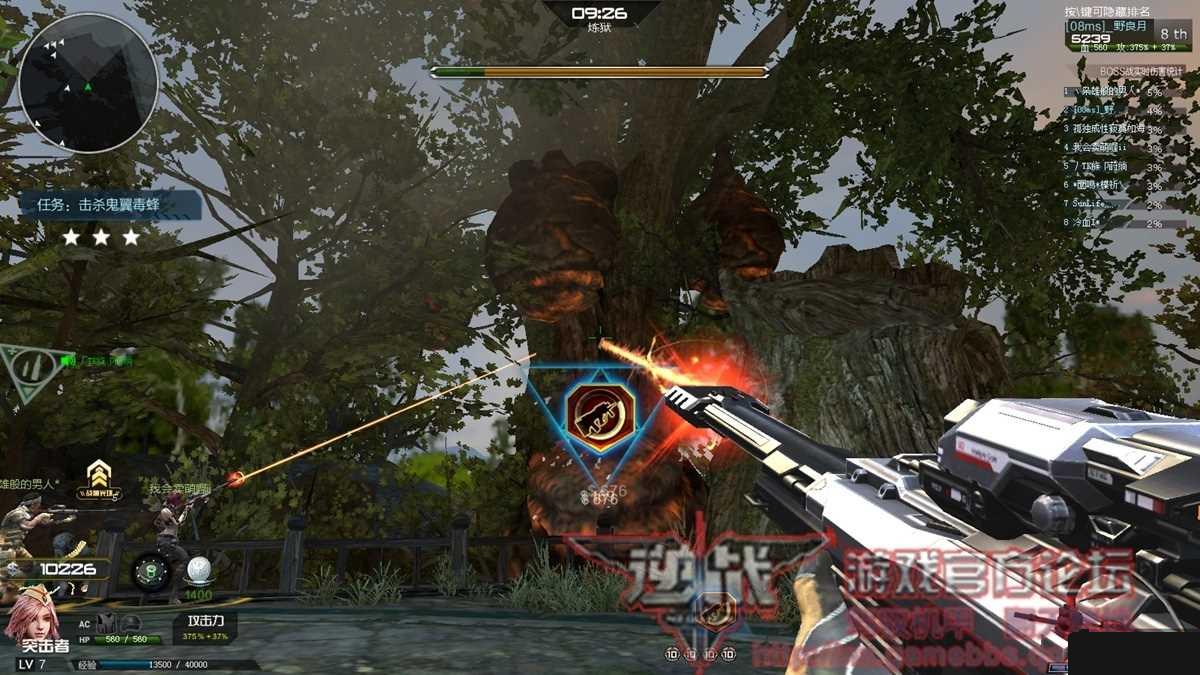
Task: Select the 冷血 eighth-place ranking row
Action: coord(1112,223)
